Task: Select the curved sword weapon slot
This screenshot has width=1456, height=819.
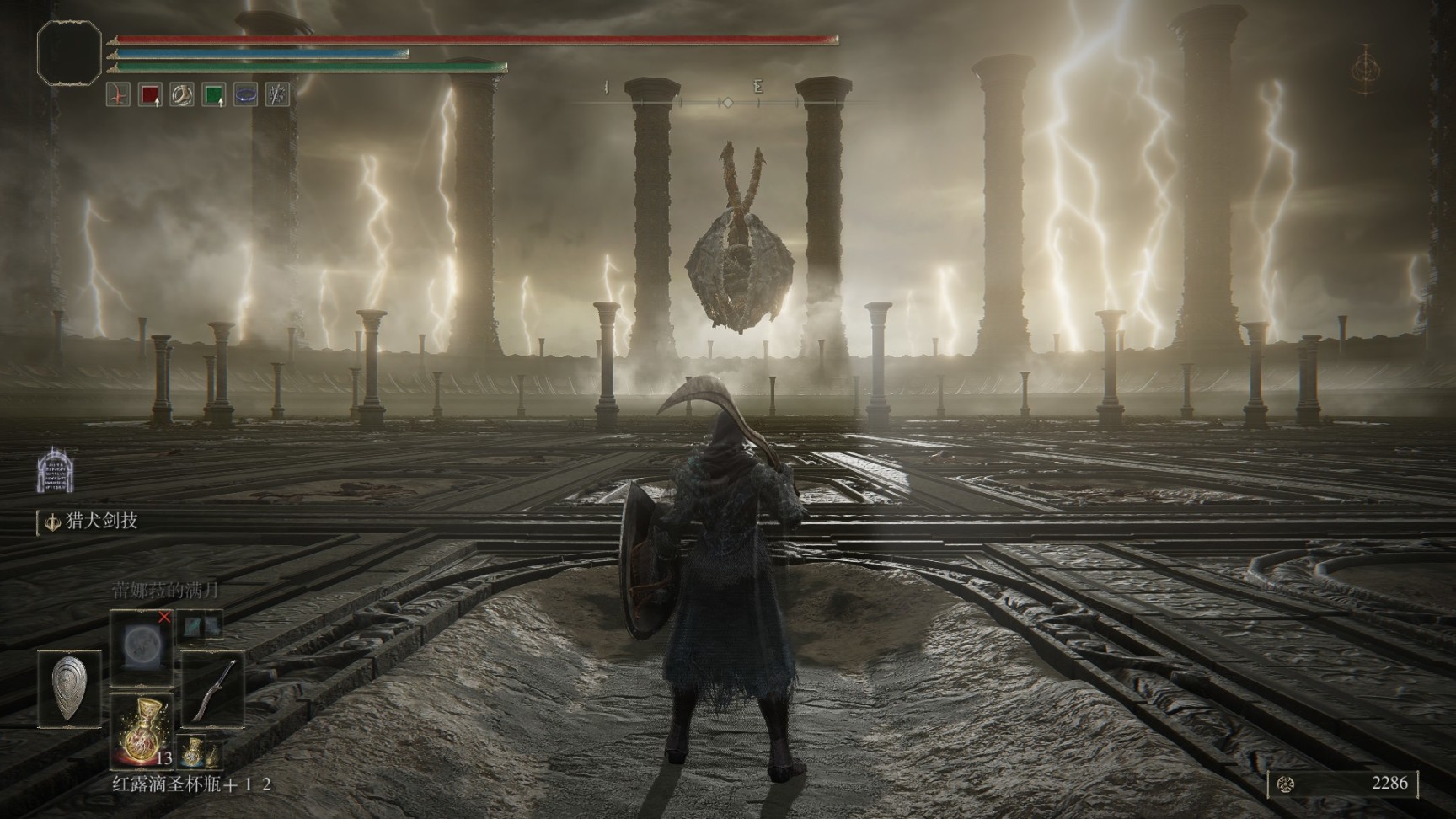Action: (211, 688)
